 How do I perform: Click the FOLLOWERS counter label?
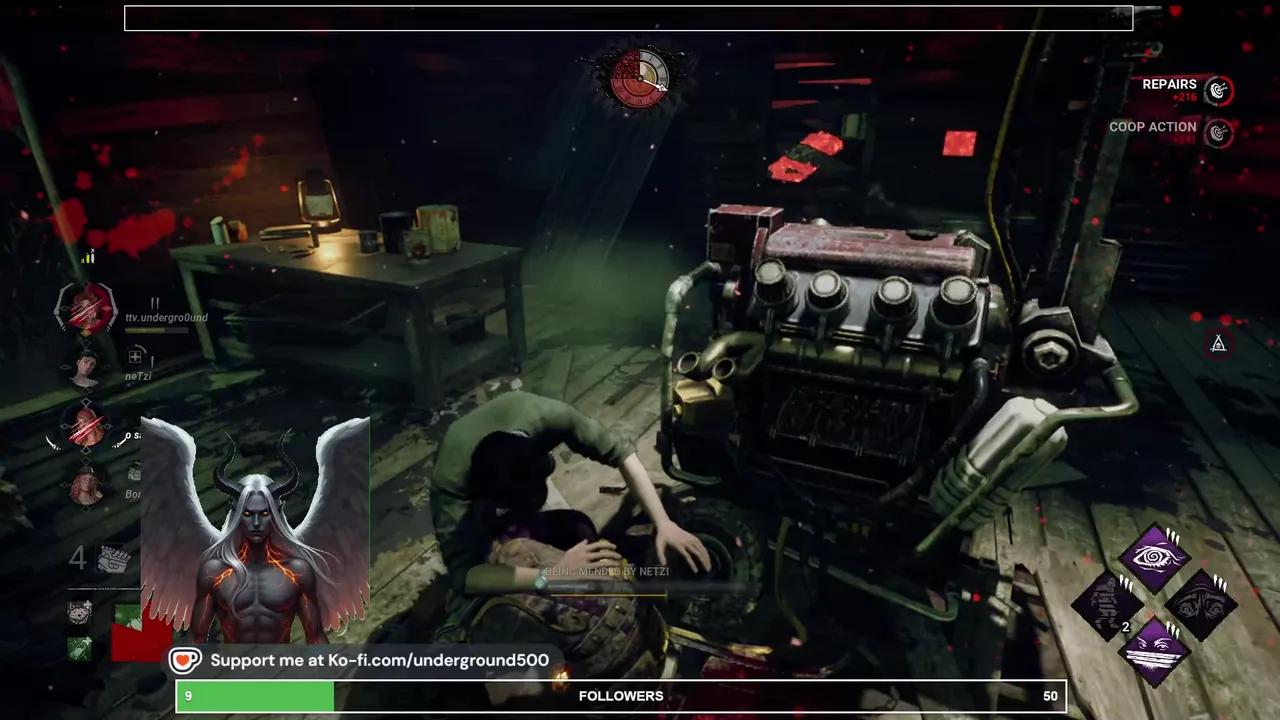click(x=621, y=695)
